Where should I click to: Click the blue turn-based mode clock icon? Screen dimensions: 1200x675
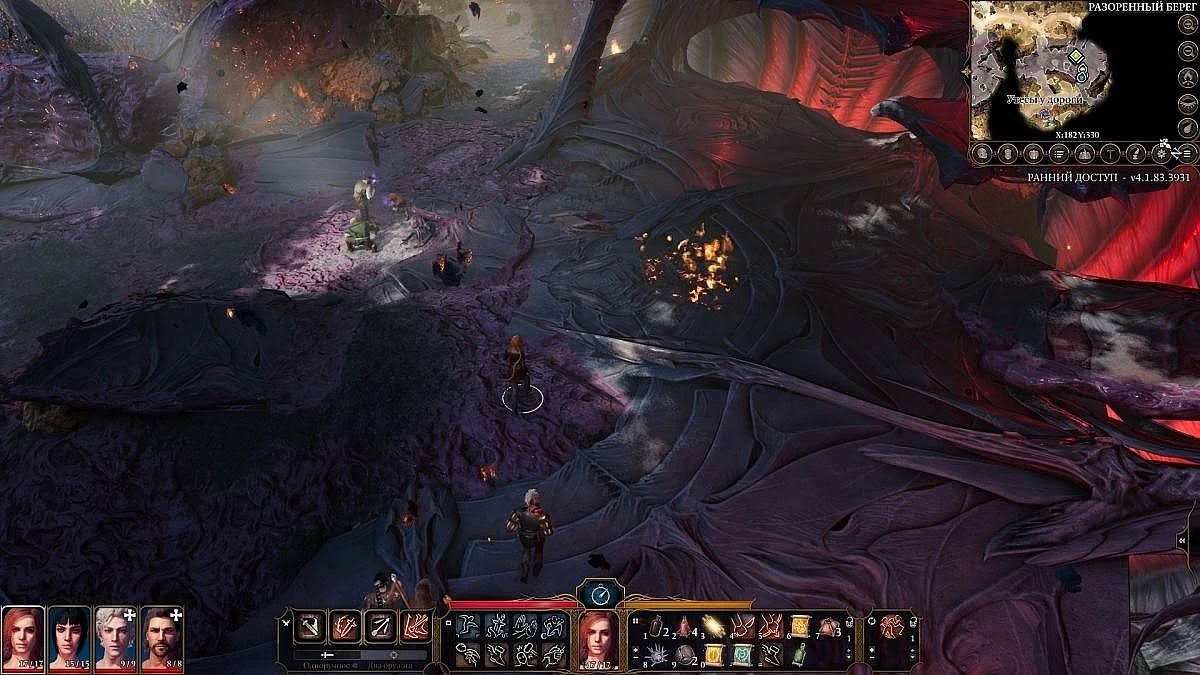click(x=600, y=595)
